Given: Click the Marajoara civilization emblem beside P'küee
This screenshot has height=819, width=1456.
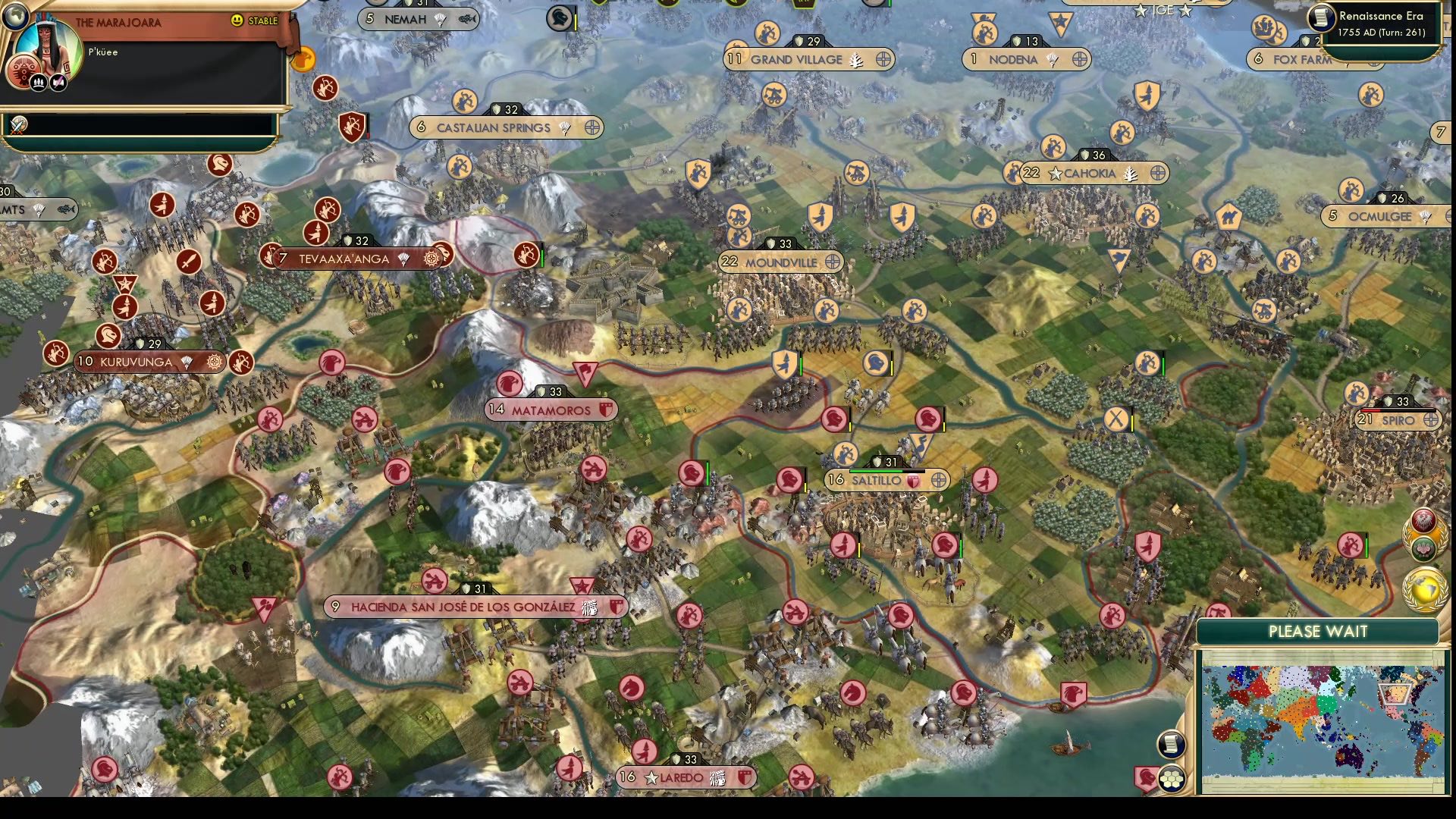Looking at the screenshot, I should pos(24,72).
